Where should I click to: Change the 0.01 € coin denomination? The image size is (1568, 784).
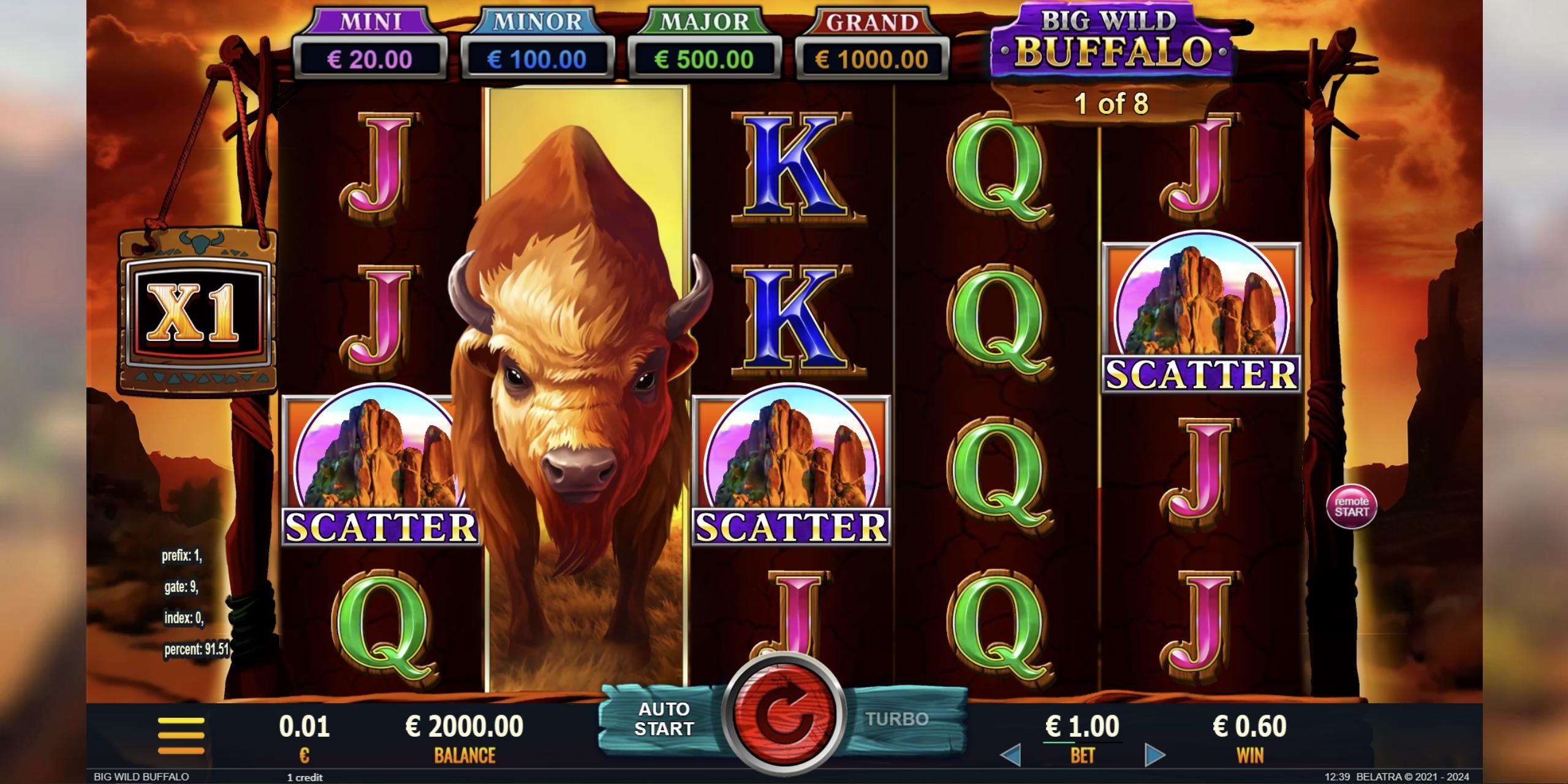[x=304, y=734]
